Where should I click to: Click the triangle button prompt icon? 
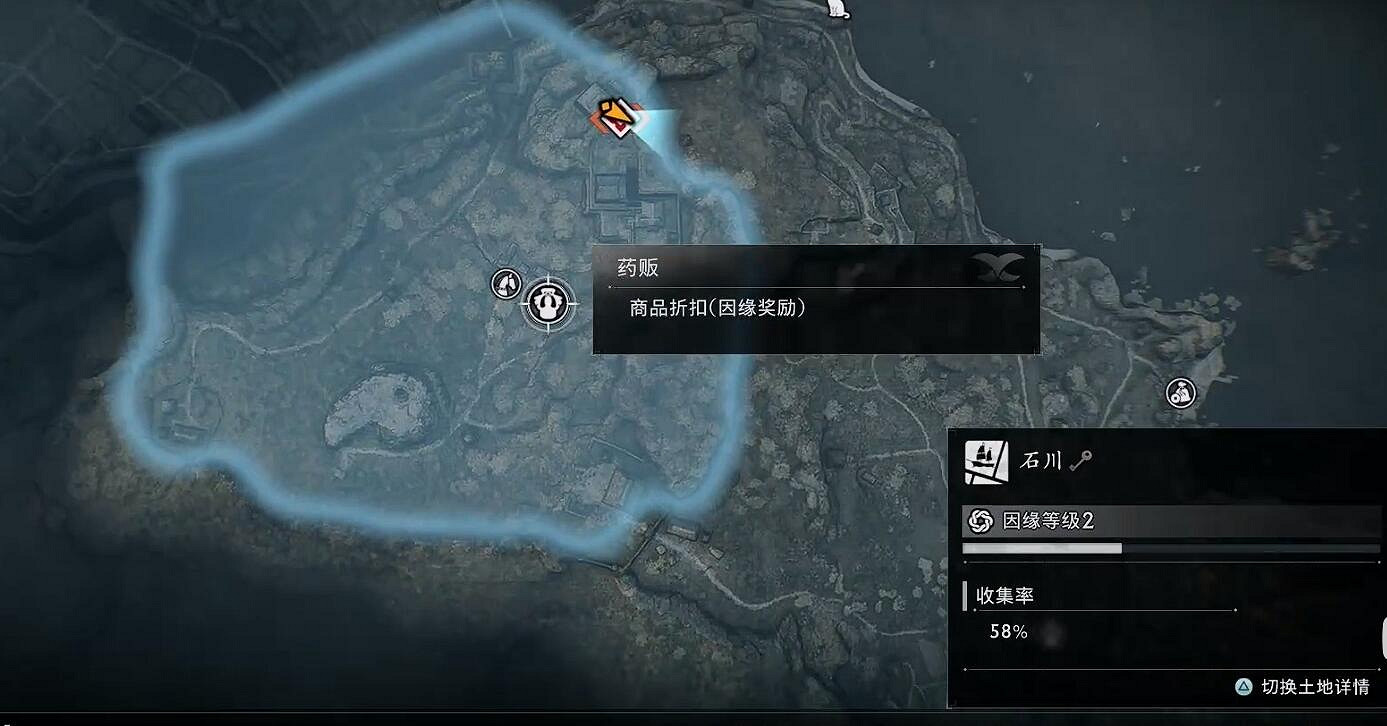click(1242, 686)
